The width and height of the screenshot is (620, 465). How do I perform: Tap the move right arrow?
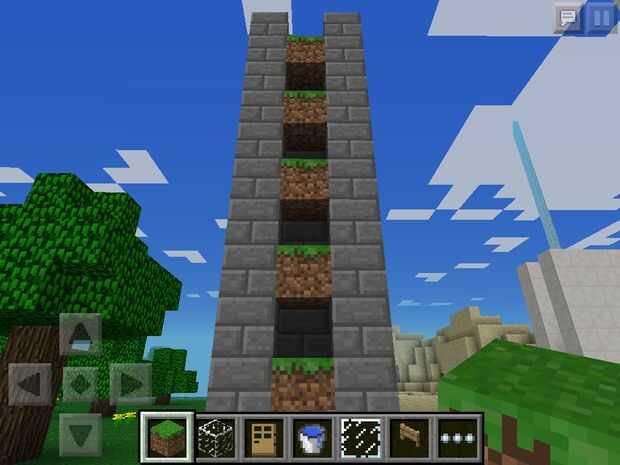coord(130,383)
